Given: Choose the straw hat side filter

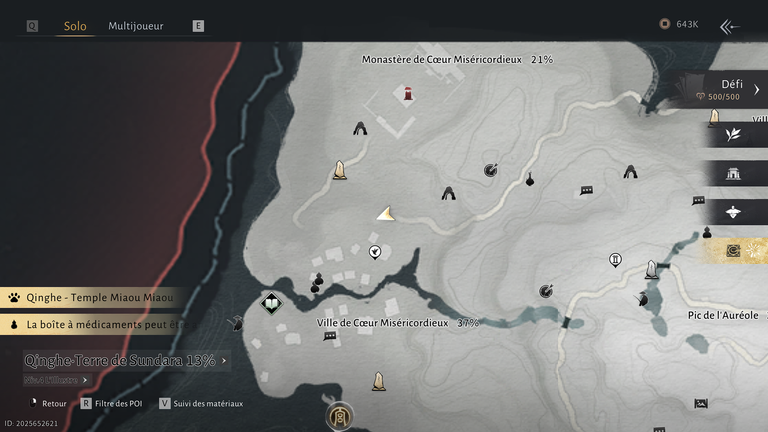Looking at the screenshot, I should click(x=733, y=212).
